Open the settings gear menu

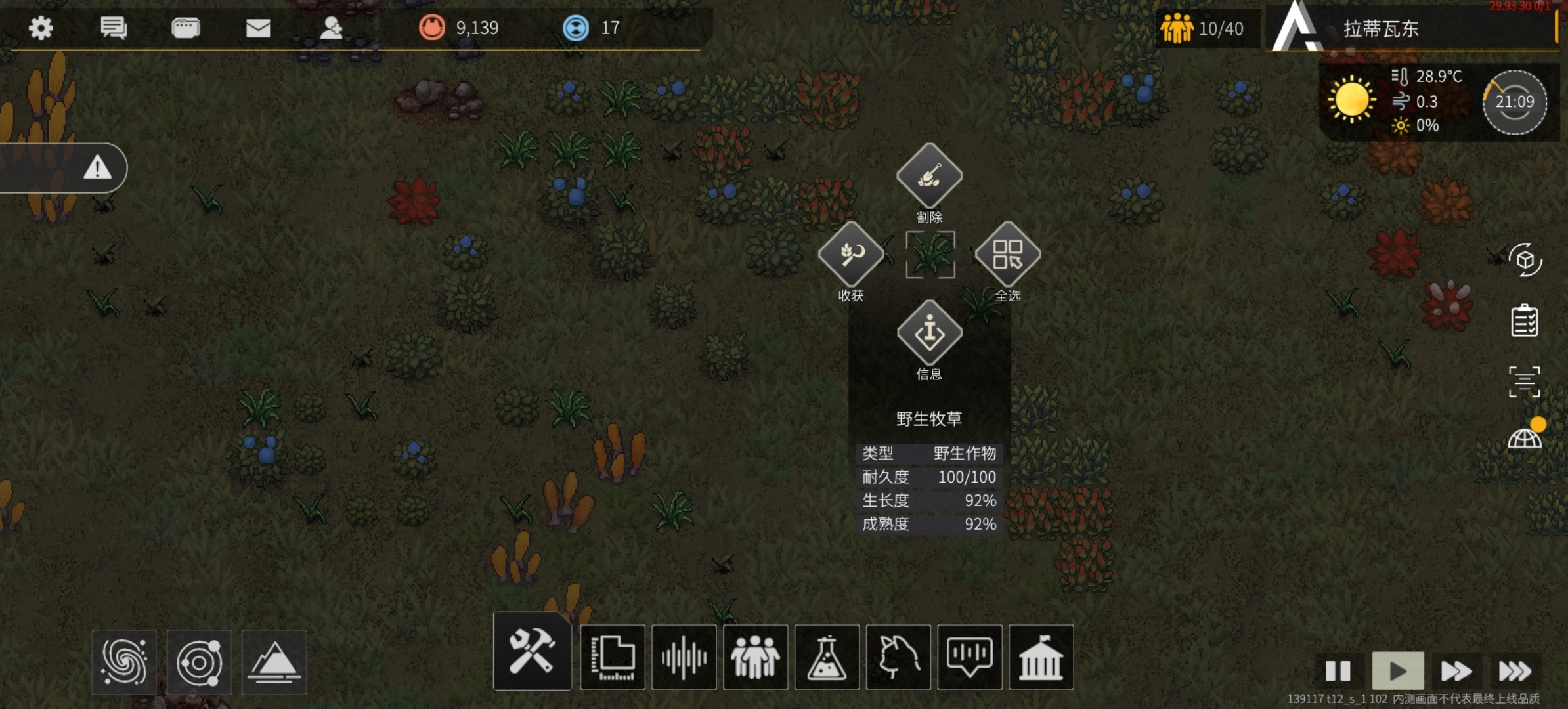[x=41, y=28]
